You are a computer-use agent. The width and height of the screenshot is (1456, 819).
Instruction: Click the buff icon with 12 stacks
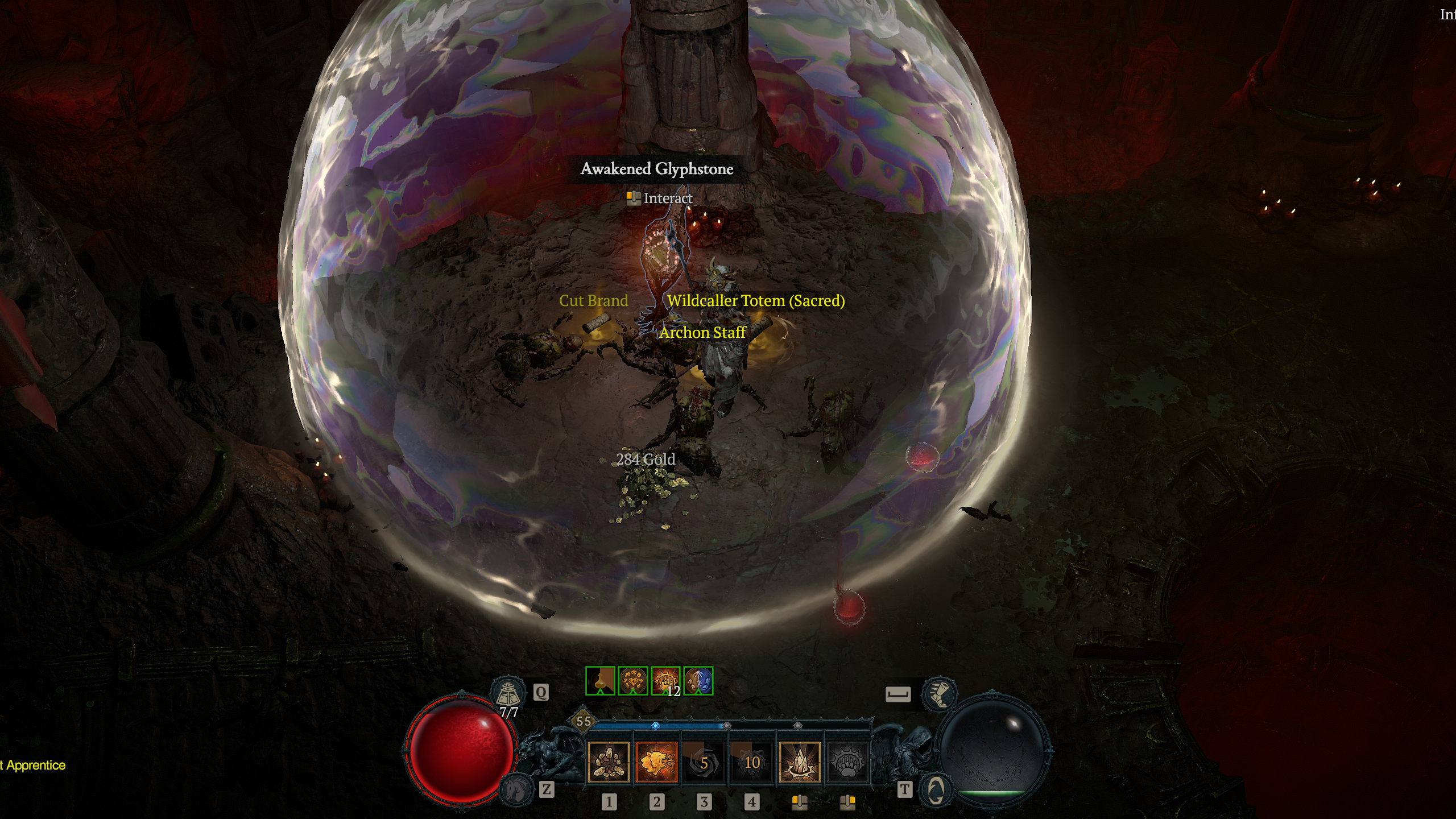click(x=665, y=681)
